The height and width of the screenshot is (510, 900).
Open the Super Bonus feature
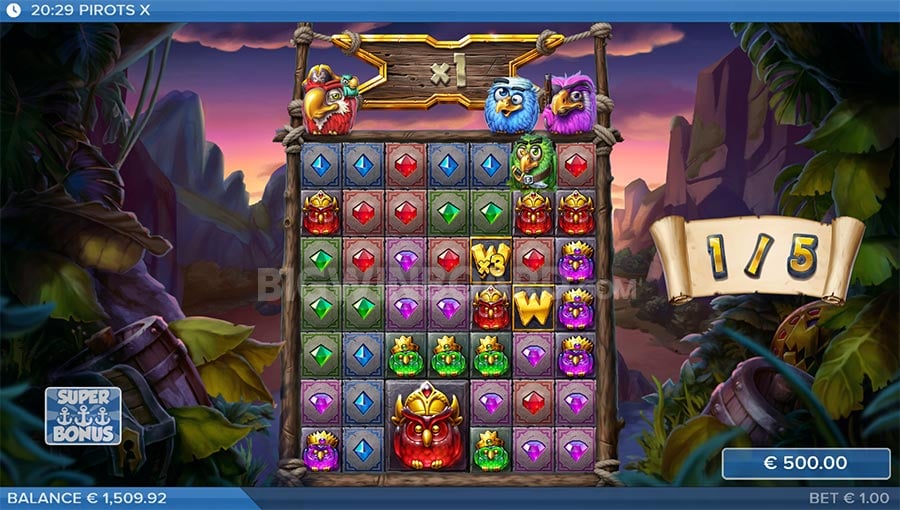(83, 416)
